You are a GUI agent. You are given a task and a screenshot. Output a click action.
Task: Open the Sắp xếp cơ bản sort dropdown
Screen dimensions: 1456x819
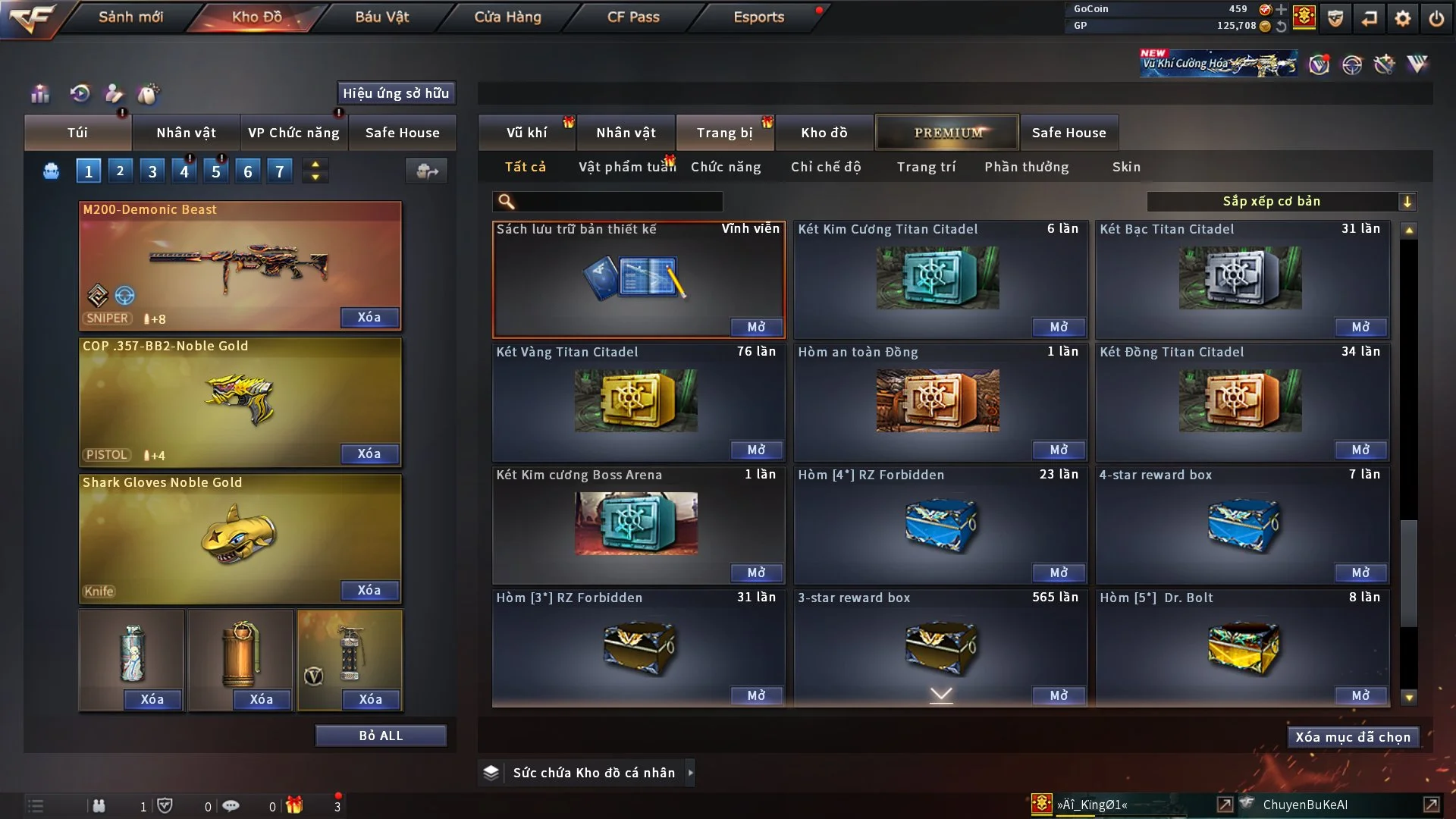click(x=1281, y=202)
